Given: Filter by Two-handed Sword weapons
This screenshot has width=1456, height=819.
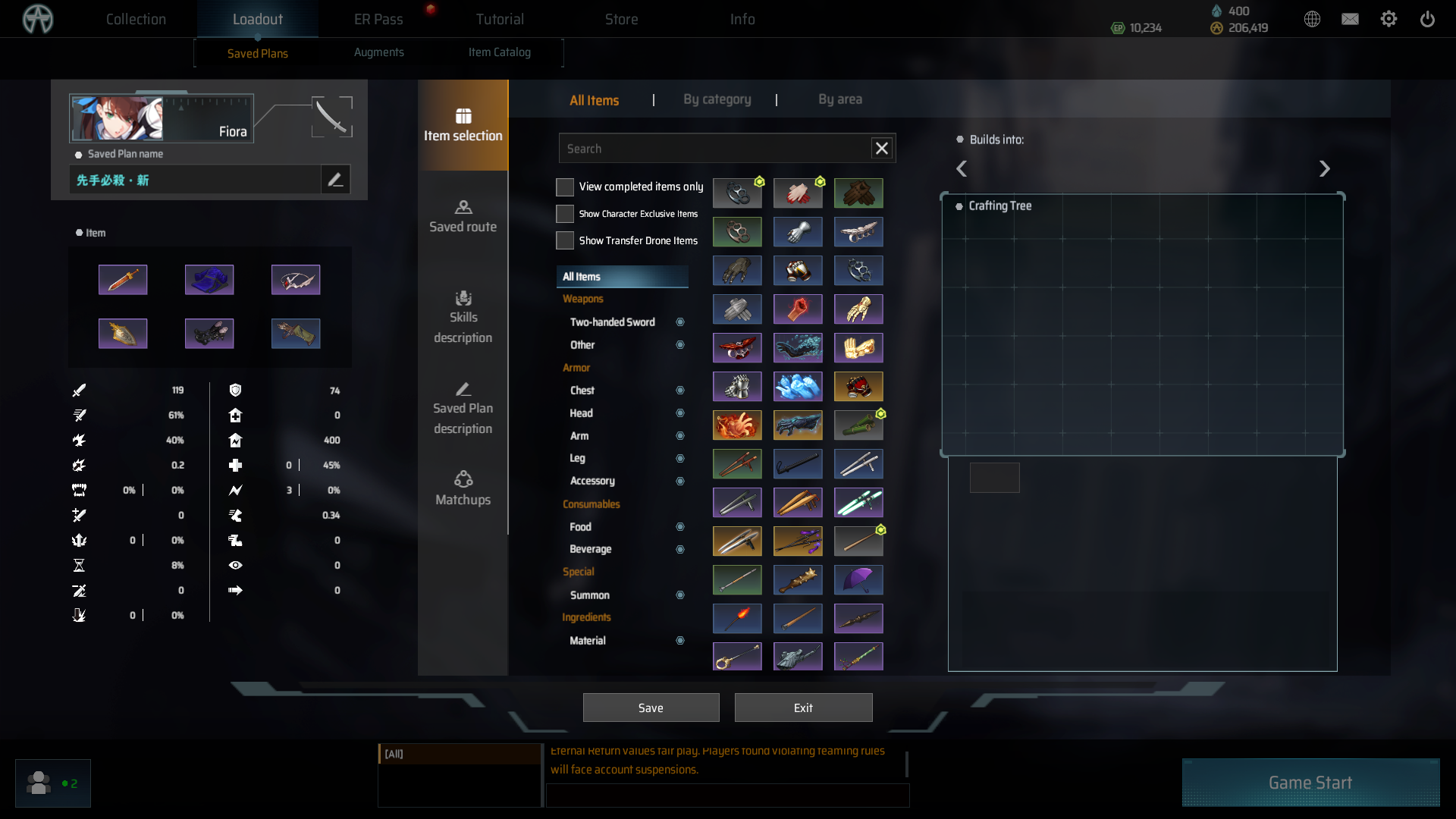Looking at the screenshot, I should [x=613, y=322].
